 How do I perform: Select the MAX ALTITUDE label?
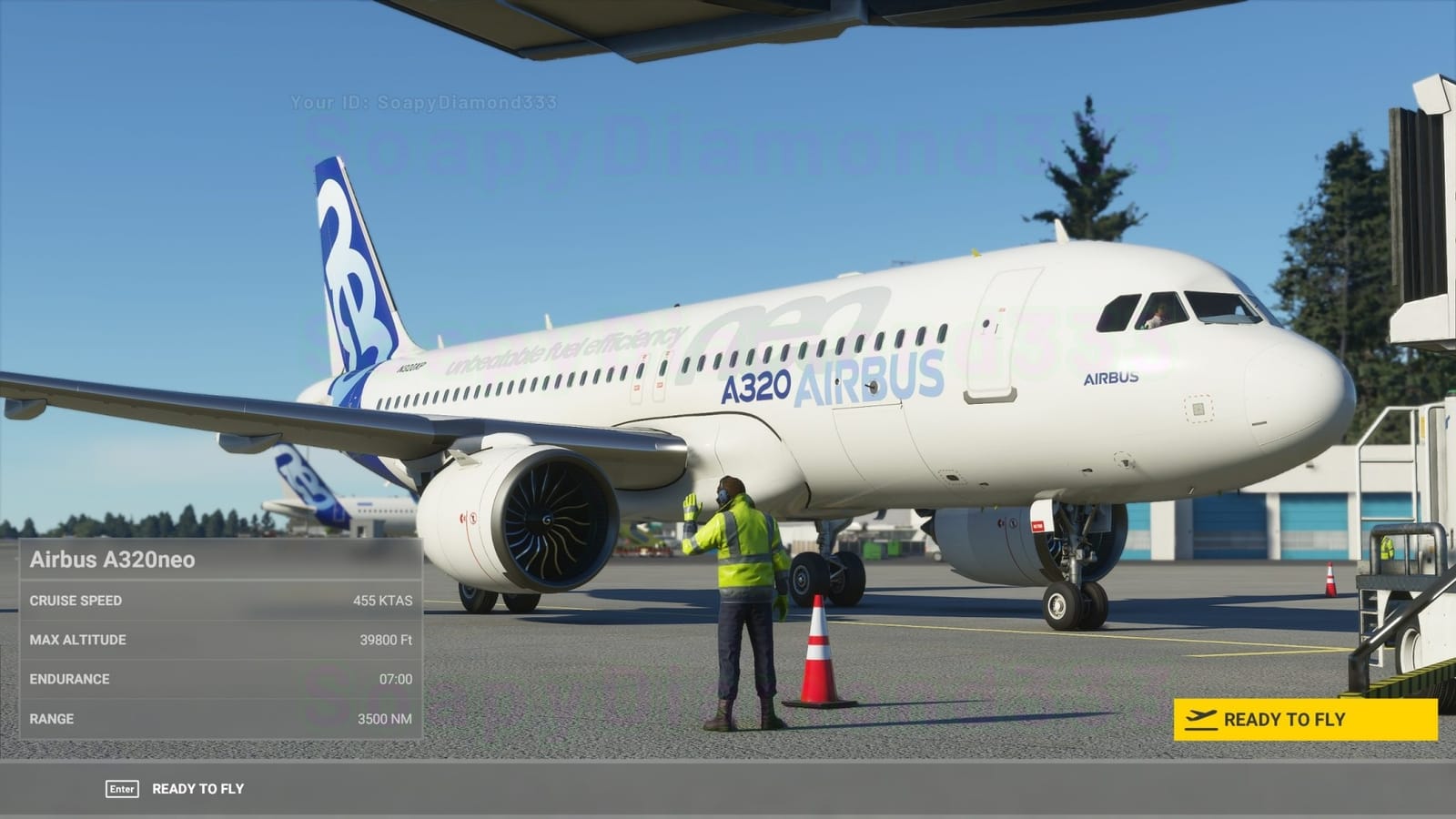click(78, 640)
